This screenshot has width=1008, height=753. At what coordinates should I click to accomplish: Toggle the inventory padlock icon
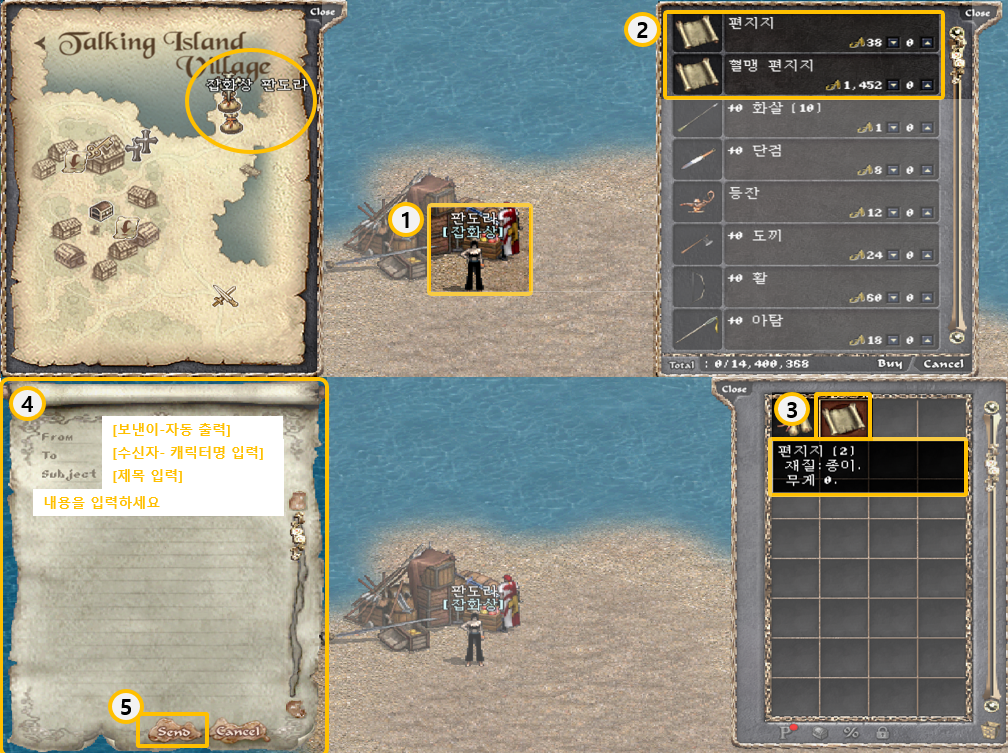click(884, 733)
